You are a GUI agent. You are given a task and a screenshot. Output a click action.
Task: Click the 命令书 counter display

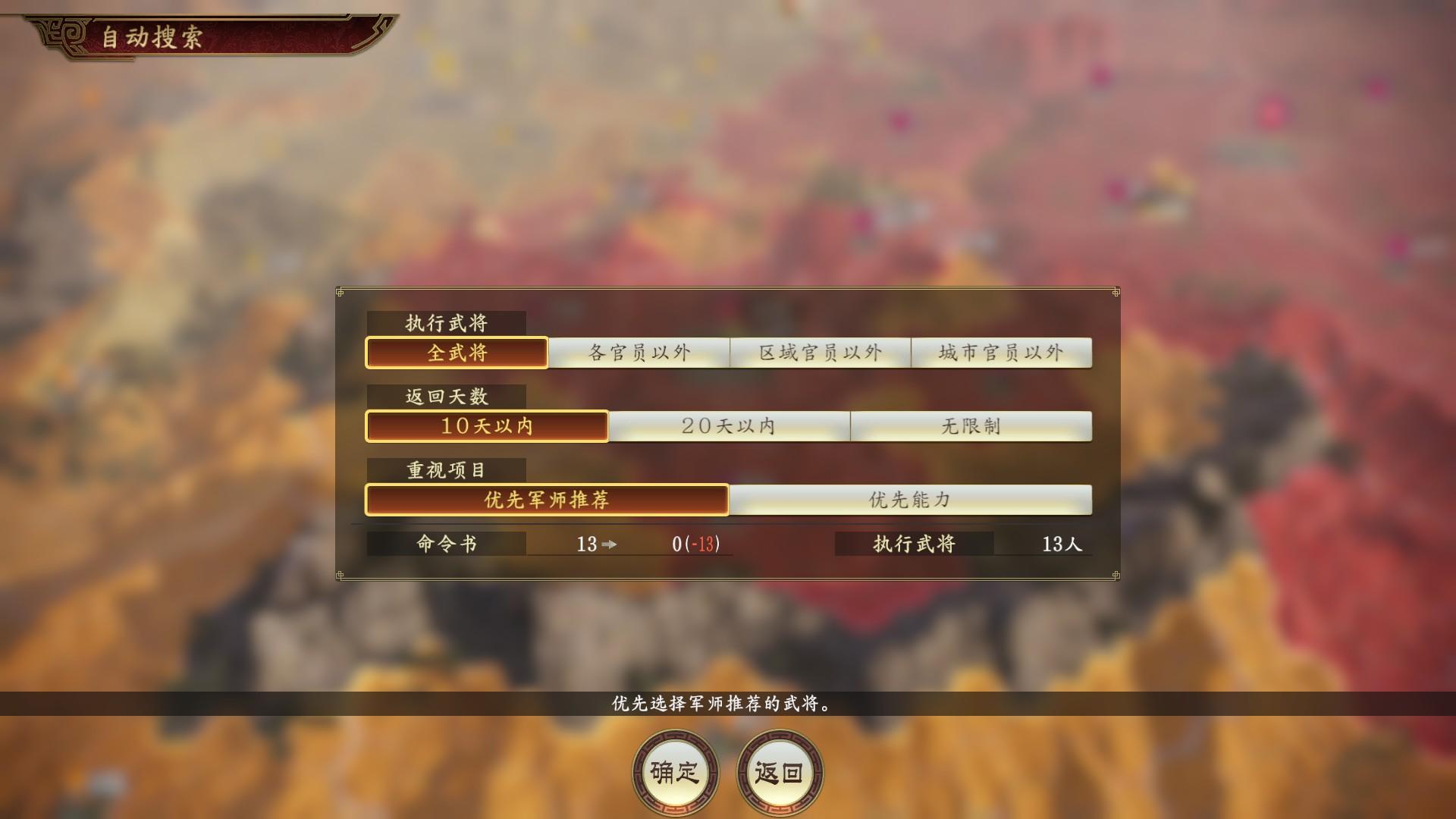444,544
